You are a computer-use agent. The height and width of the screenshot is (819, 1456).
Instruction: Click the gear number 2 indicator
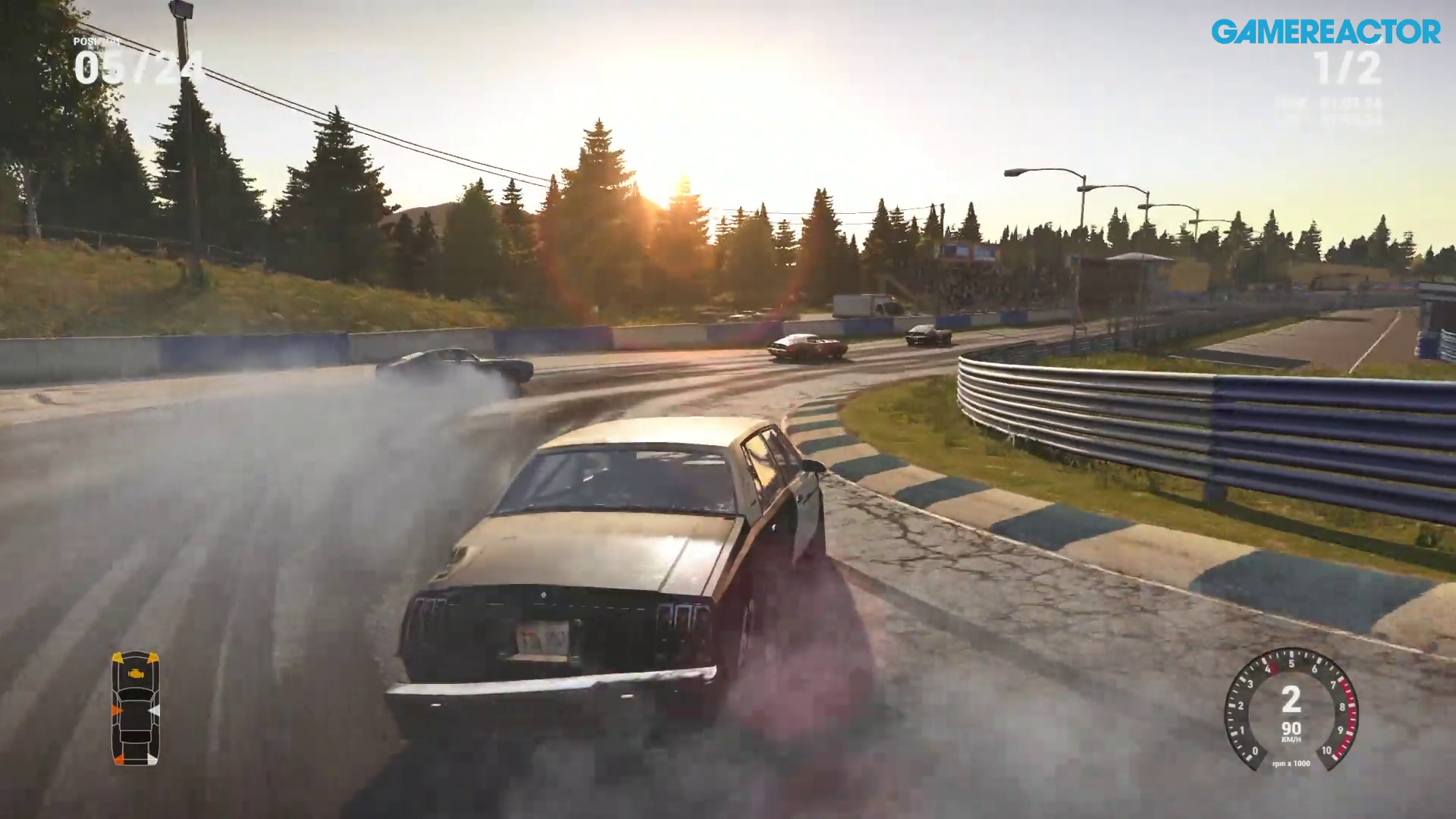pyautogui.click(x=1292, y=699)
